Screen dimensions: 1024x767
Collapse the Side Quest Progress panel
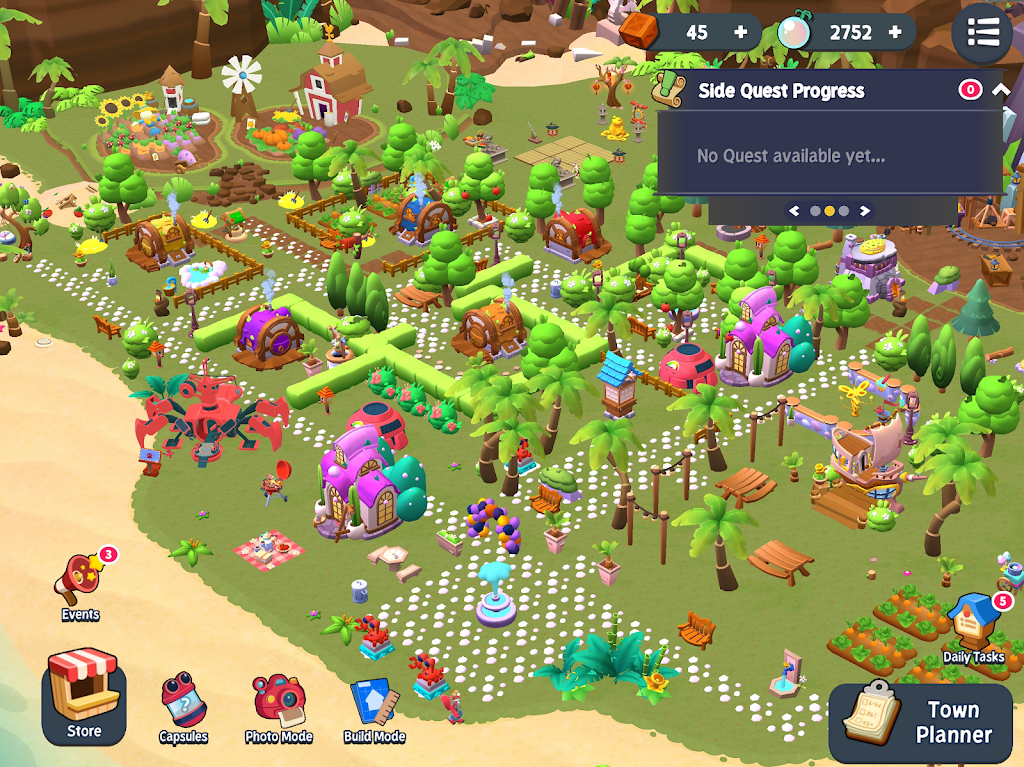(1000, 90)
